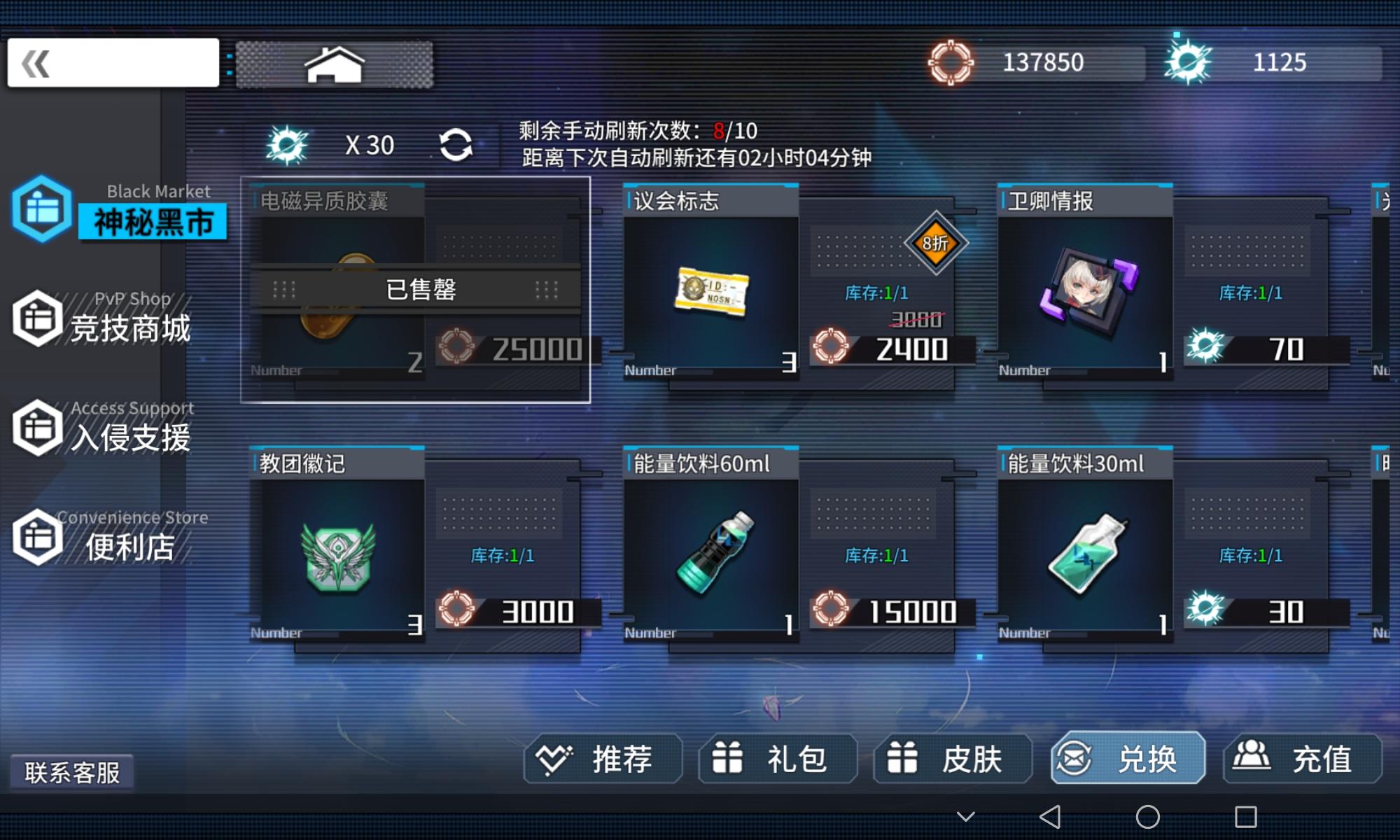
Task: Click the Access Support sidebar icon
Action: 38,428
